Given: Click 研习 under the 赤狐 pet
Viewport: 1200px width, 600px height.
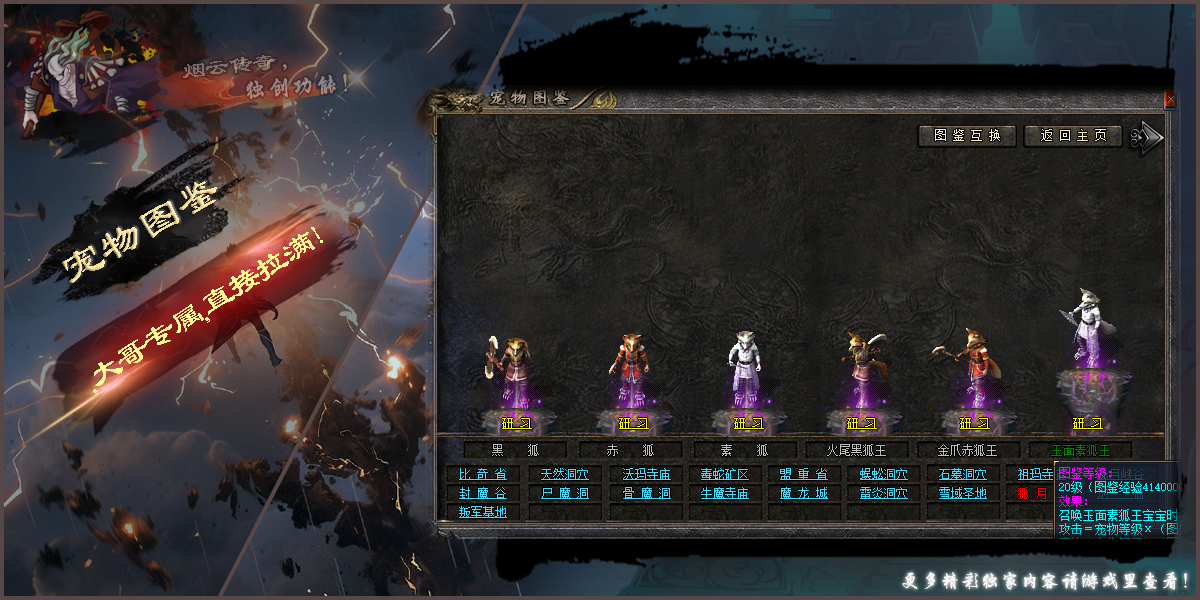Looking at the screenshot, I should tap(633, 423).
